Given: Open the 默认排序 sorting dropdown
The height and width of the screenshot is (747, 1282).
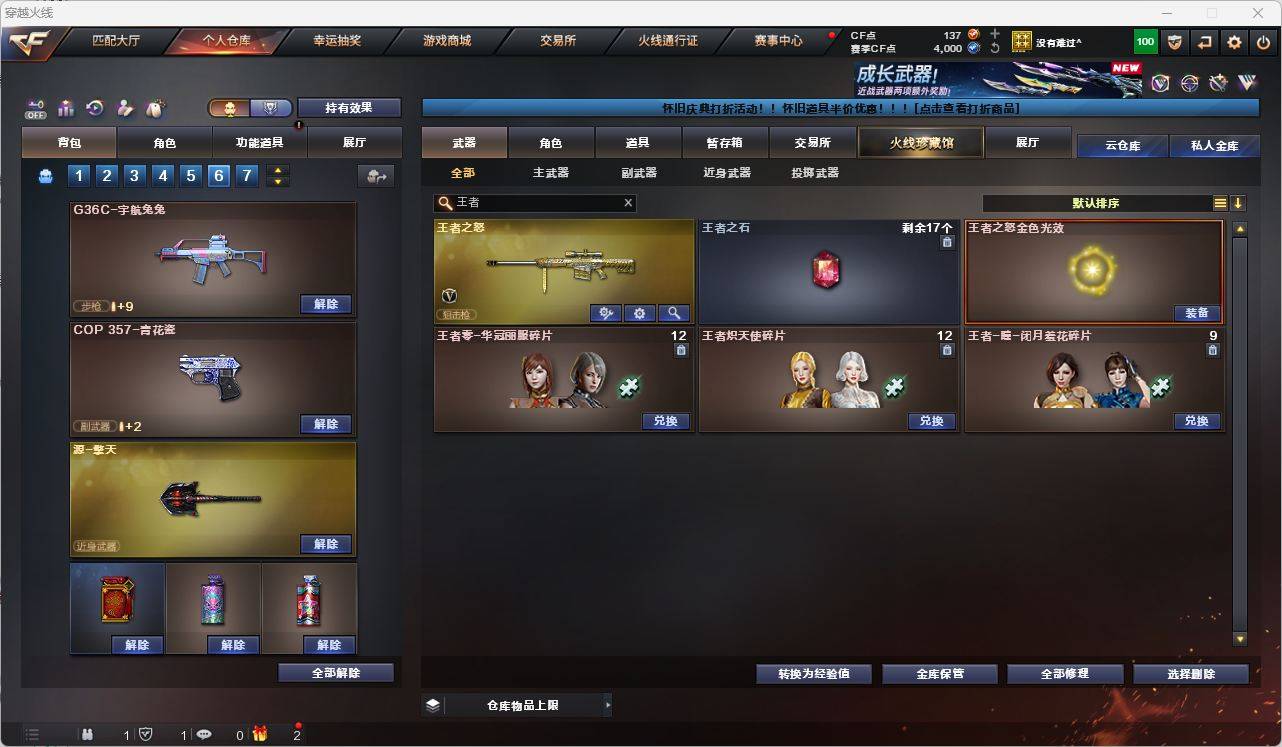Looking at the screenshot, I should pyautogui.click(x=1094, y=202).
